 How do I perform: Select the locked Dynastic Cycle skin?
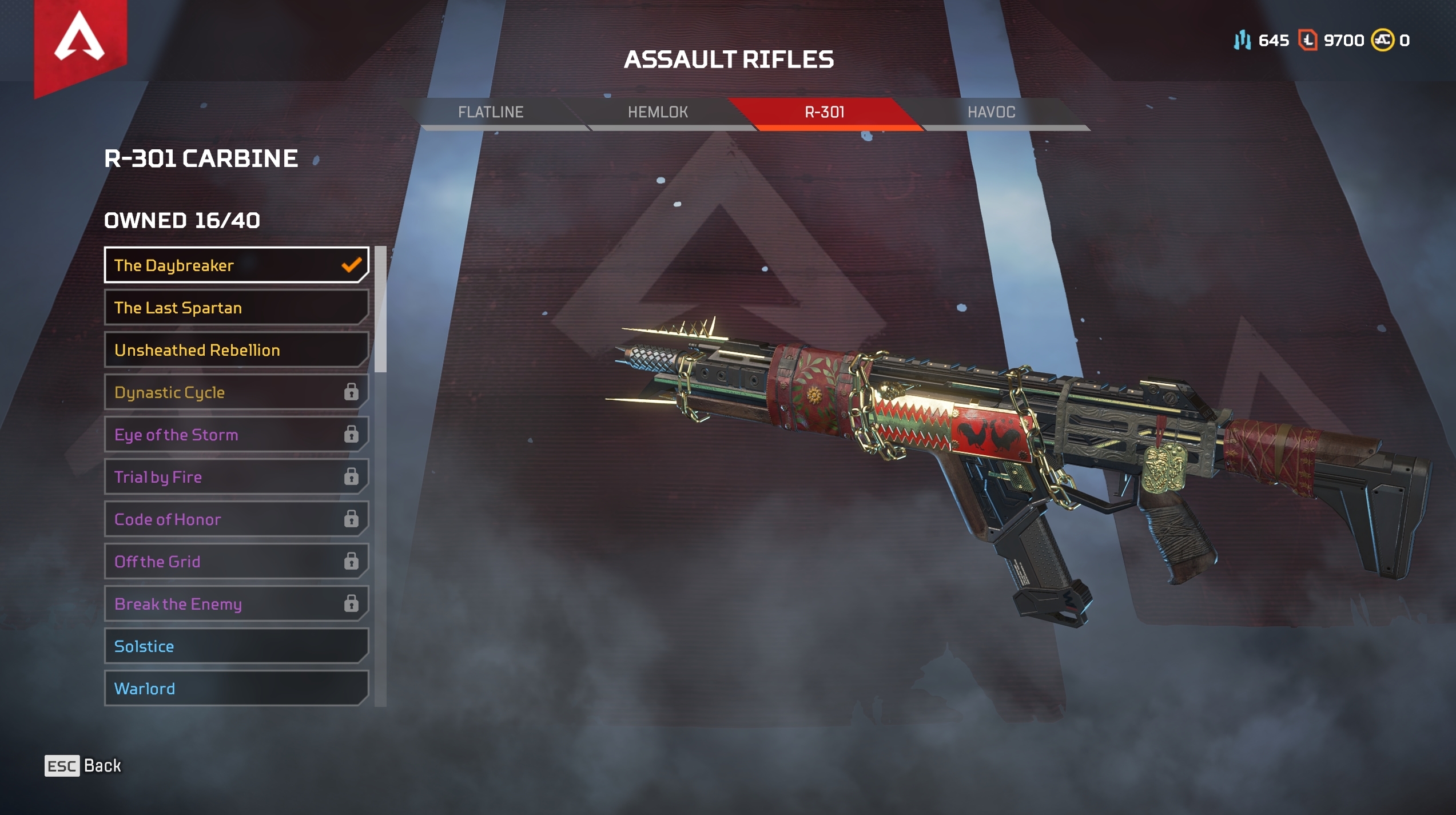click(x=236, y=392)
